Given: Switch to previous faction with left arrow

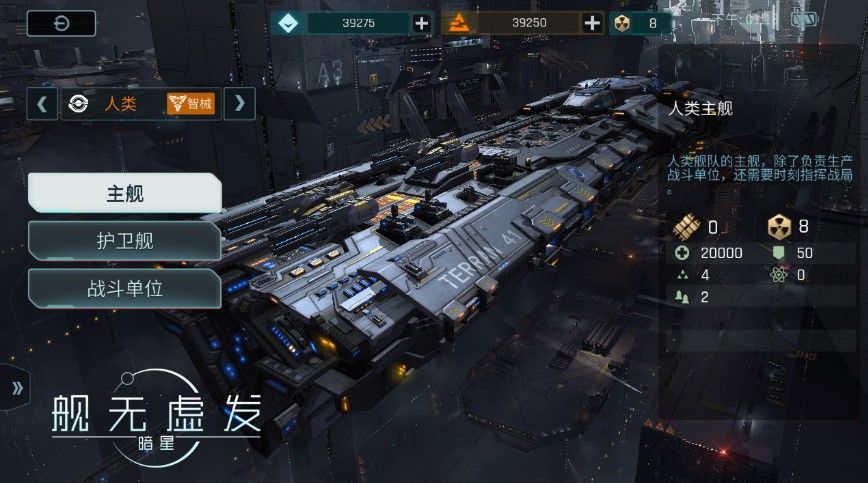Looking at the screenshot, I should click(42, 103).
